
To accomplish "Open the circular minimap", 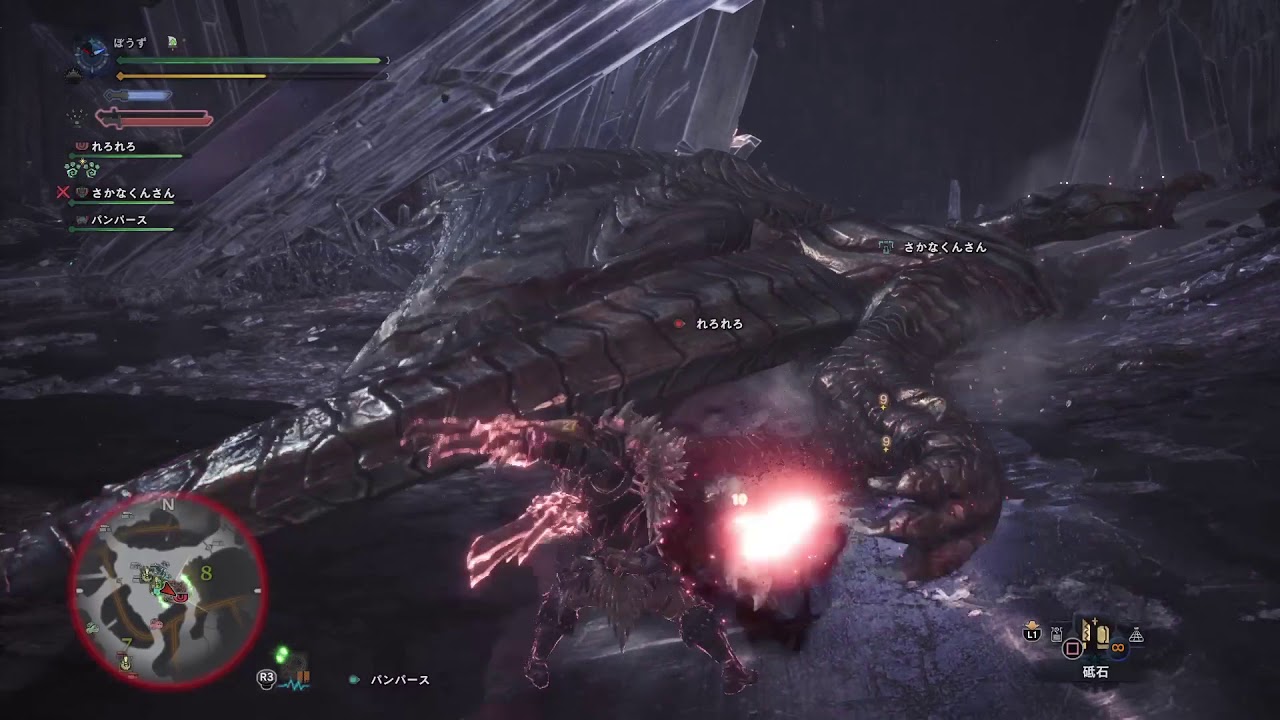I will pyautogui.click(x=167, y=590).
